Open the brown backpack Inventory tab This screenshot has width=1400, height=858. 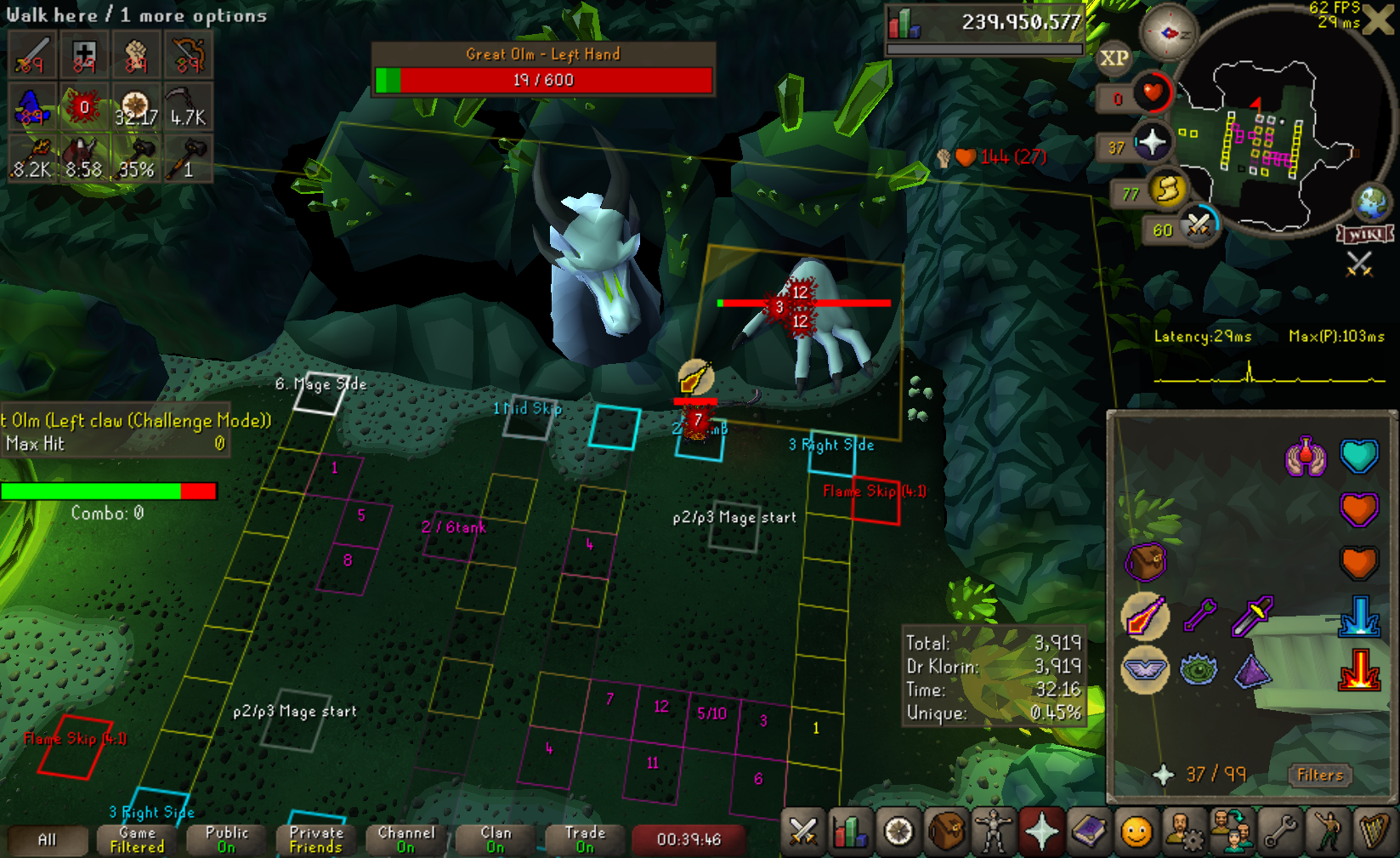click(945, 832)
